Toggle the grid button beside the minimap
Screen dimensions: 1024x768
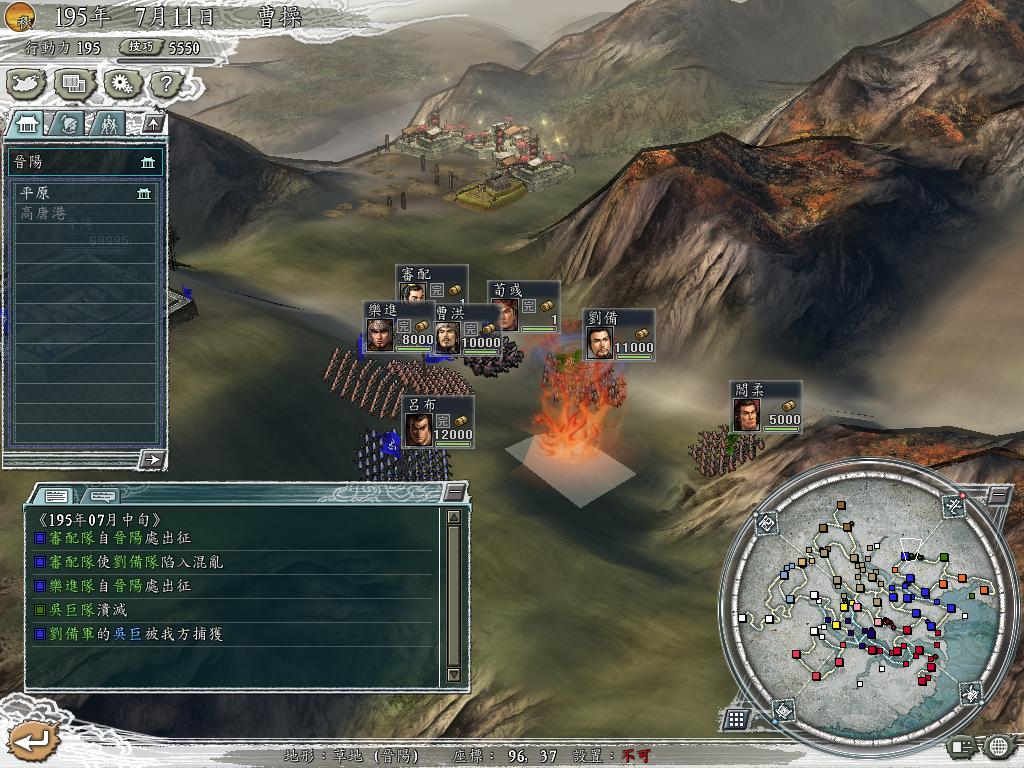pos(736,718)
